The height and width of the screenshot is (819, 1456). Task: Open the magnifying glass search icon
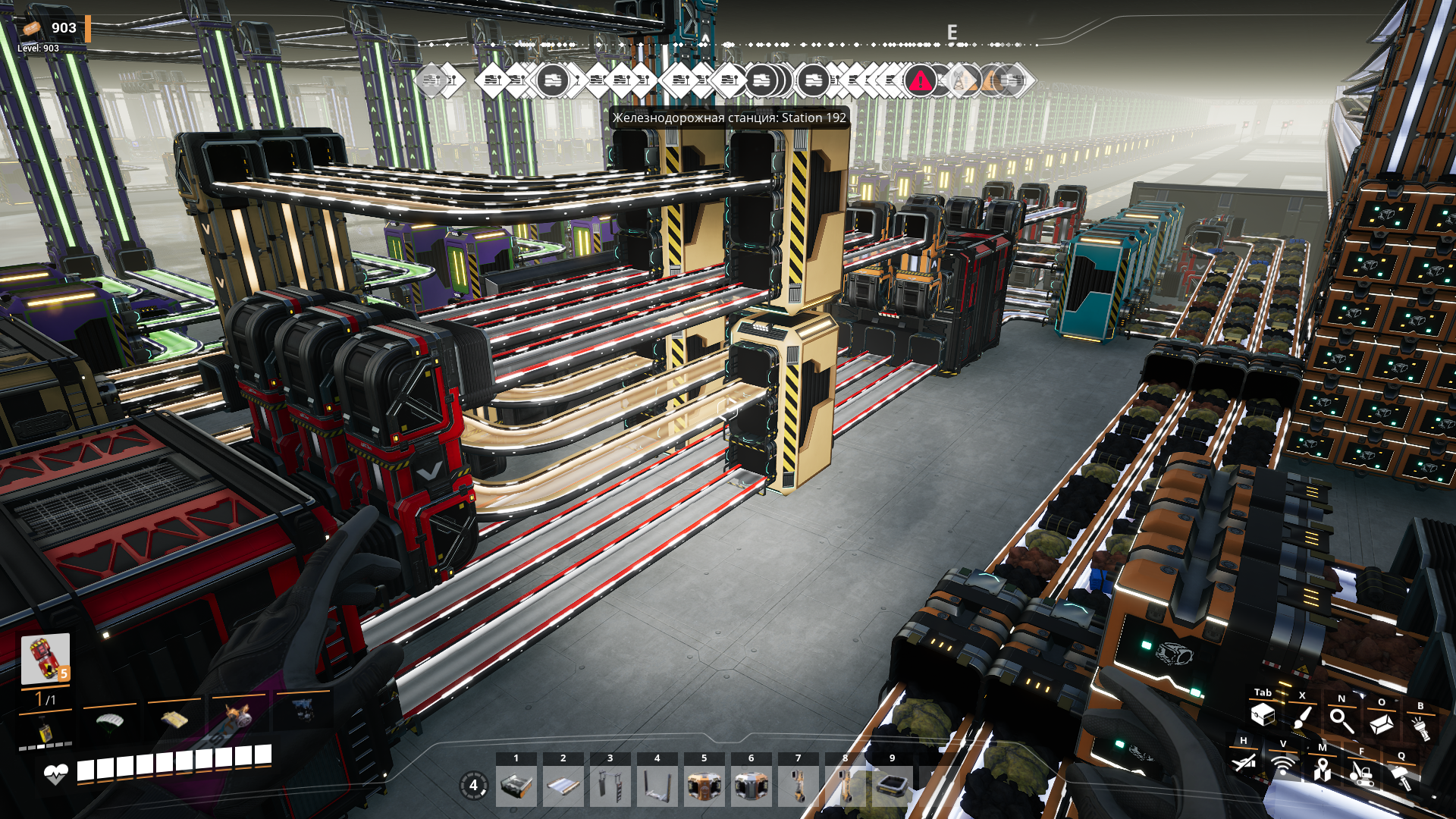(1341, 720)
